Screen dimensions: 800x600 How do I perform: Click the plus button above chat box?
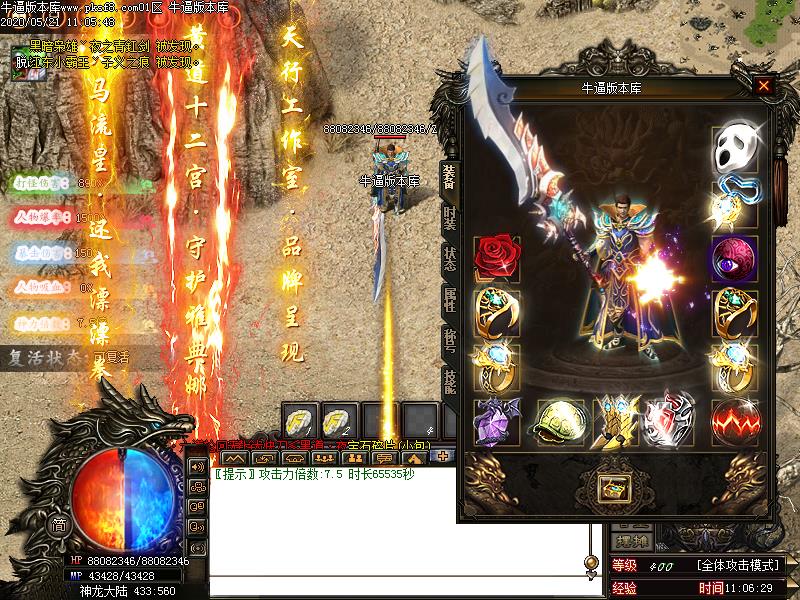(x=443, y=456)
